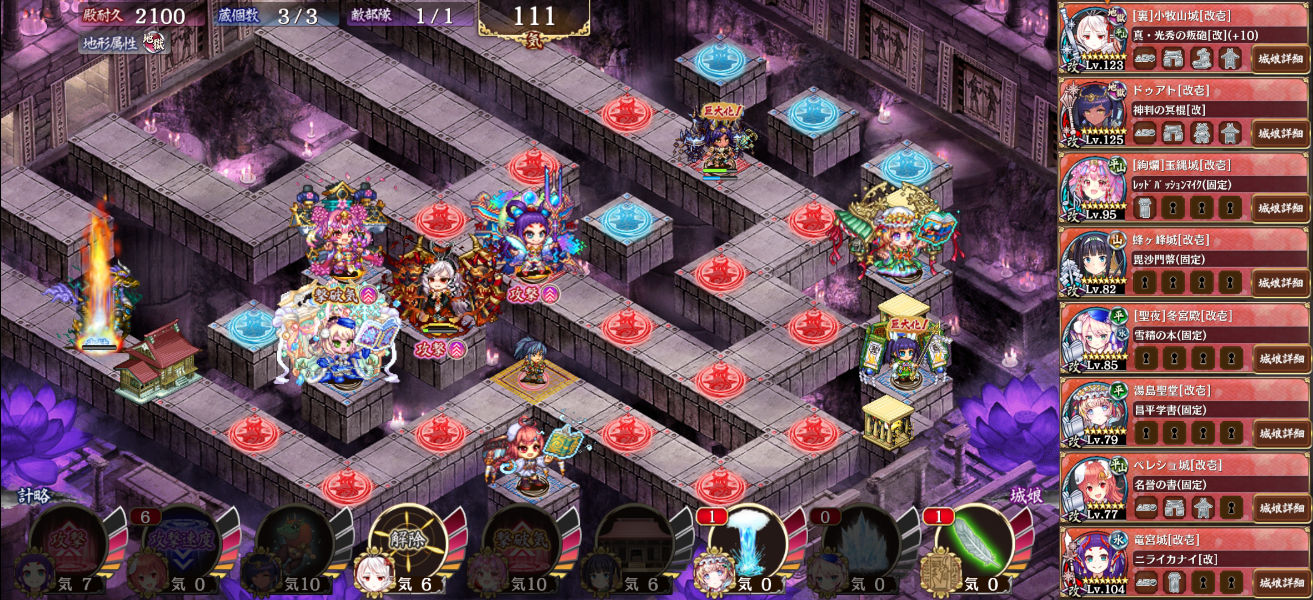The width and height of the screenshot is (1313, 600).
Task: Select the ドゥアト Lv.125 portrait
Action: [1093, 113]
